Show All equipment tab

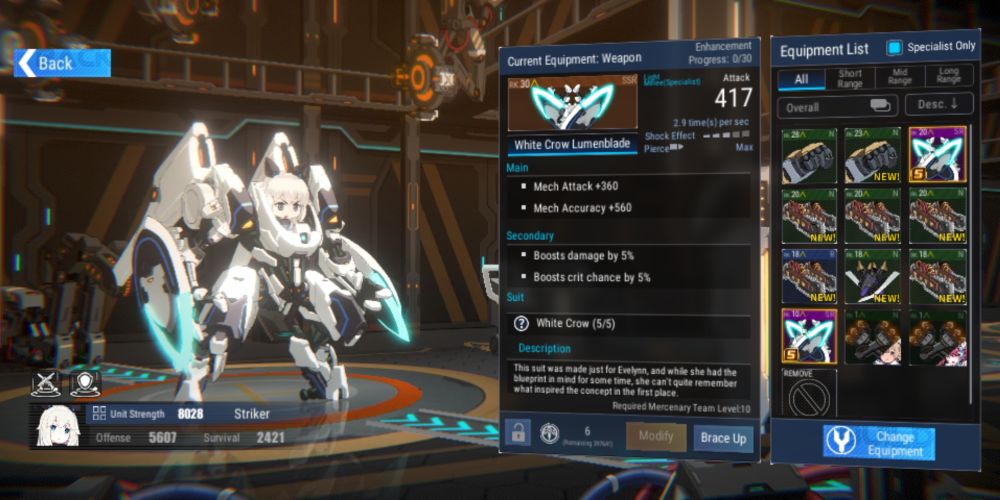pos(801,79)
